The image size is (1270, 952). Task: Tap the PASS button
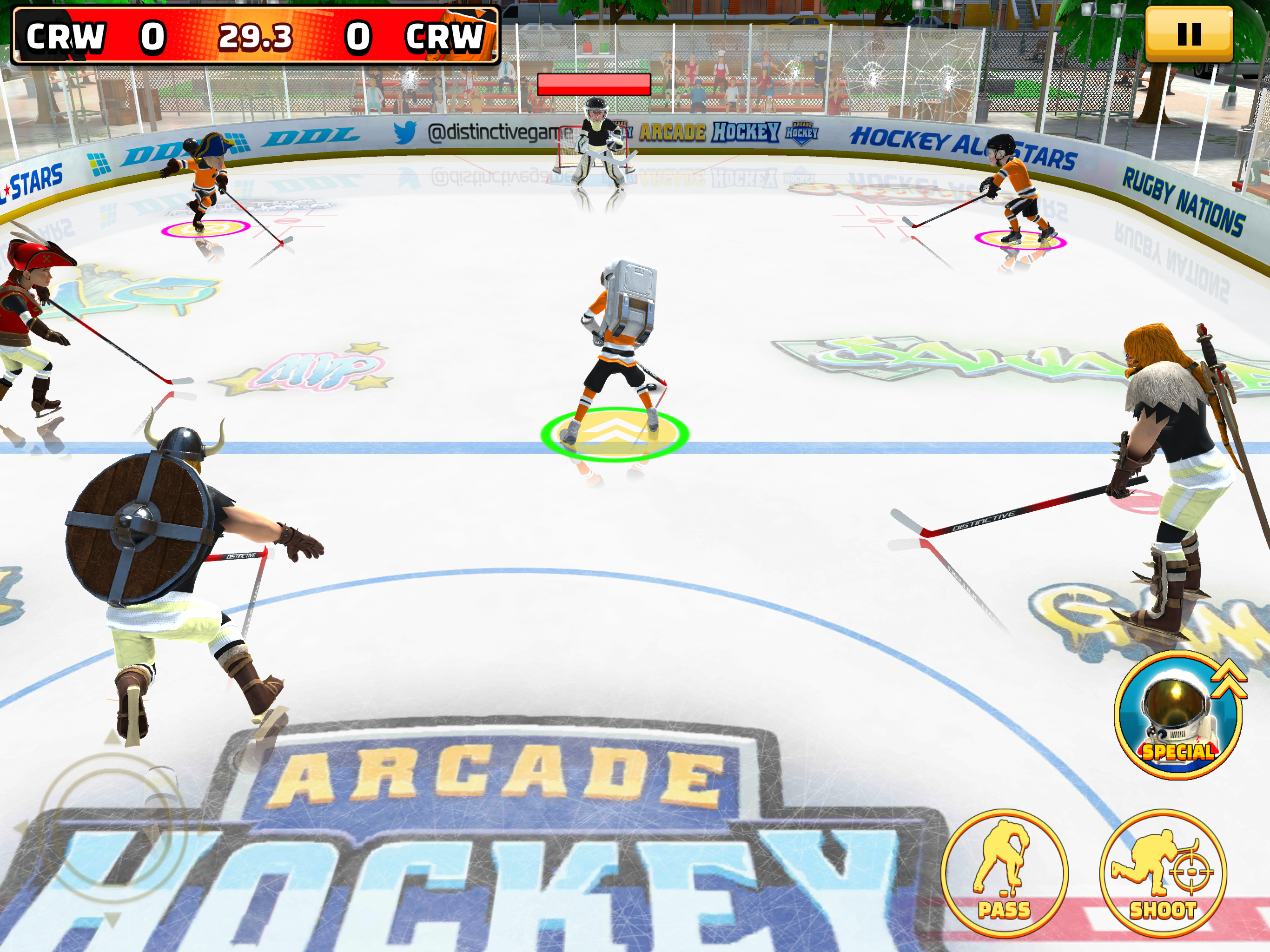pyautogui.click(x=1004, y=873)
